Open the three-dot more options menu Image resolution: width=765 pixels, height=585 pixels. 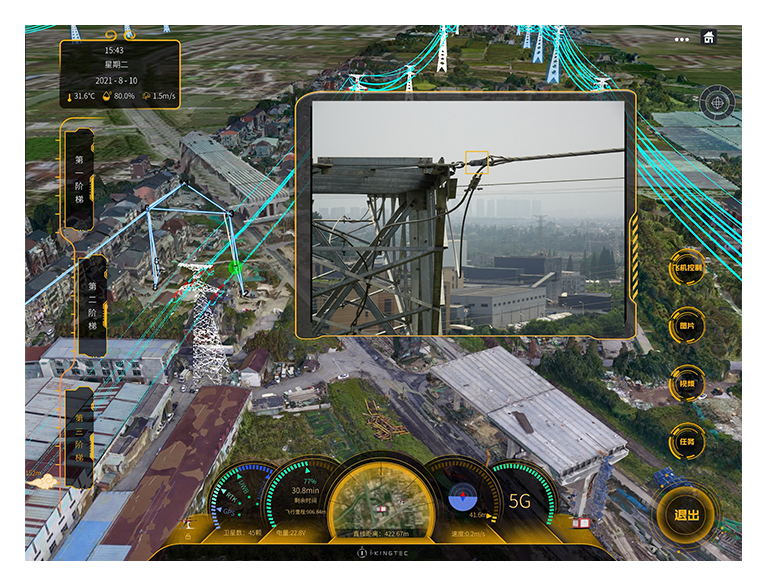[x=681, y=39]
